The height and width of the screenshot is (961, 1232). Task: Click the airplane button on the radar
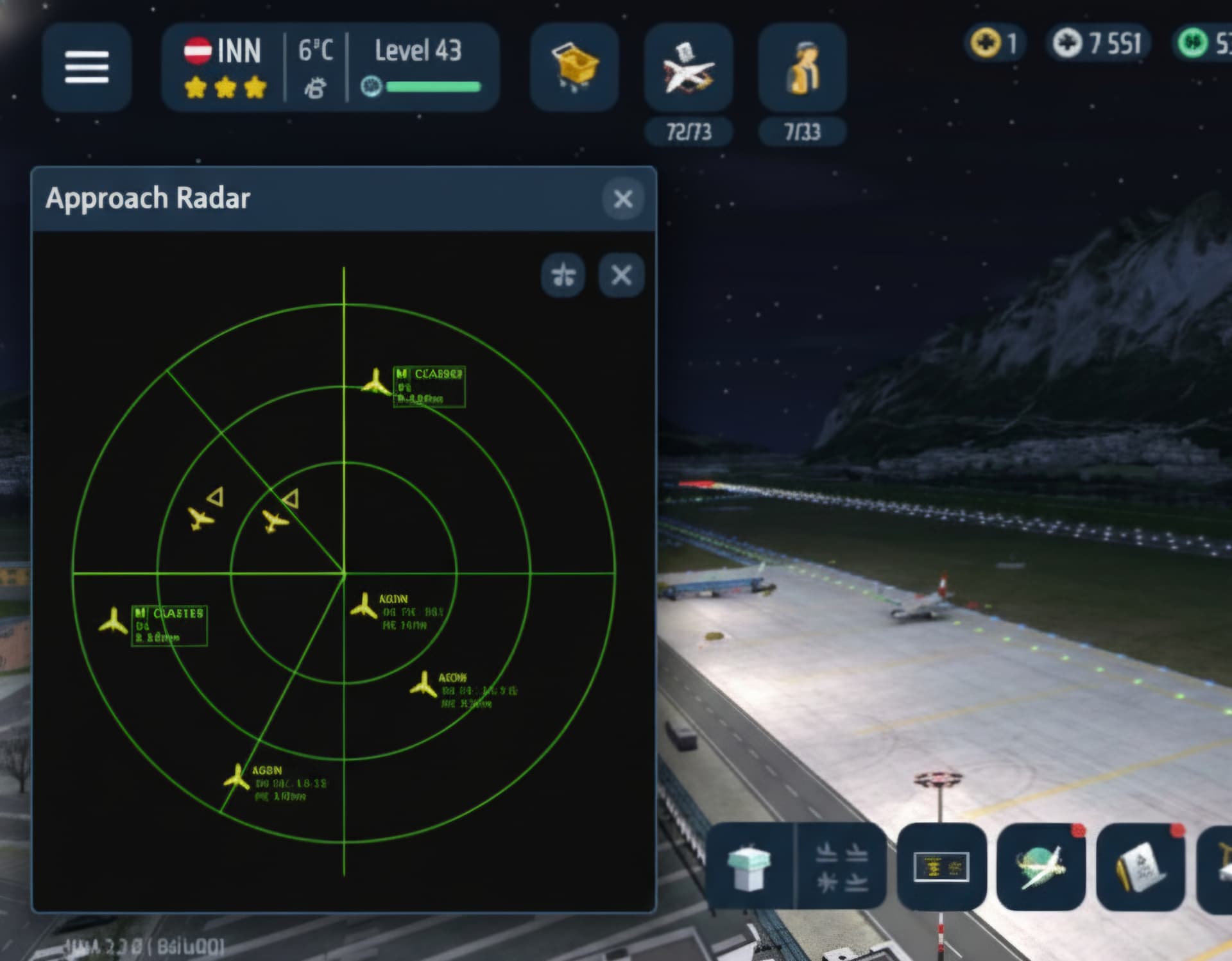(563, 275)
